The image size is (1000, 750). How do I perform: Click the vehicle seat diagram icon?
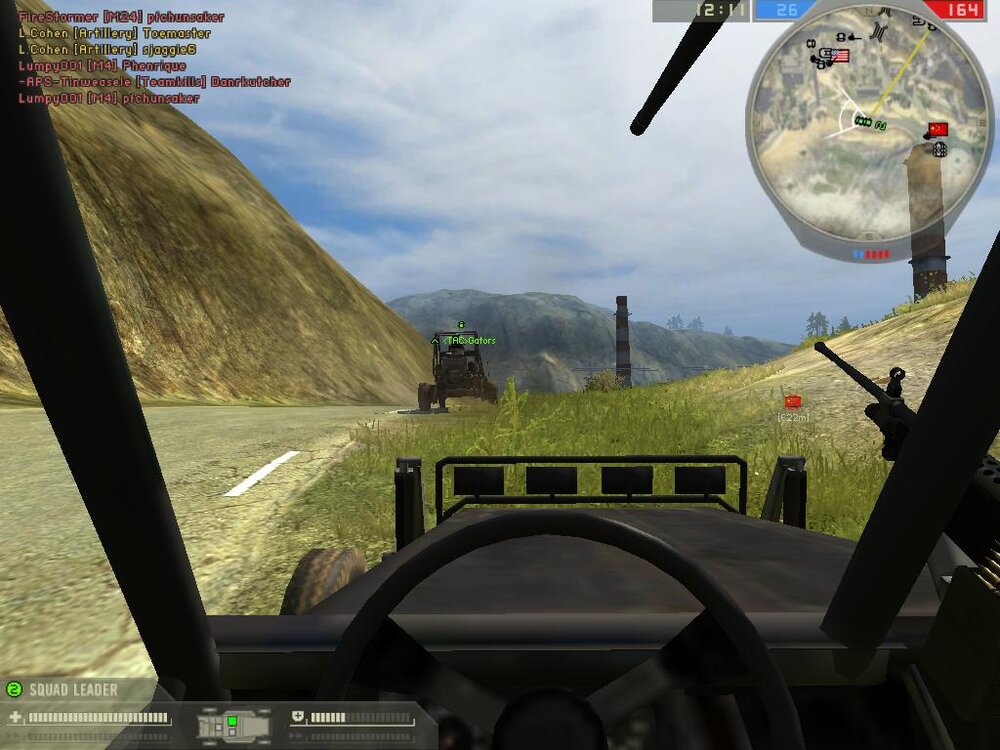pyautogui.click(x=233, y=723)
